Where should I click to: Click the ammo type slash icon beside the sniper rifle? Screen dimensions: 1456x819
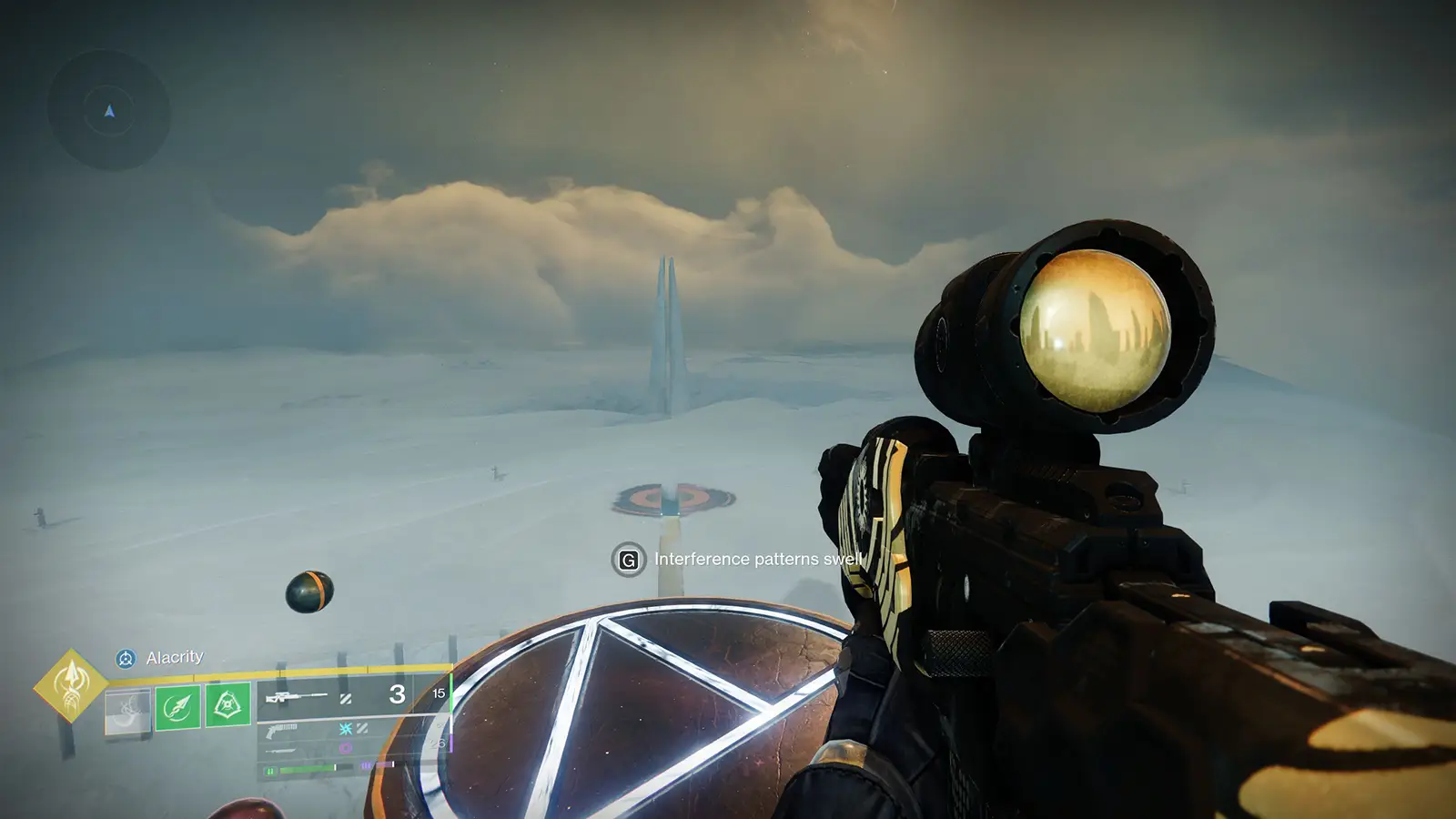click(348, 700)
